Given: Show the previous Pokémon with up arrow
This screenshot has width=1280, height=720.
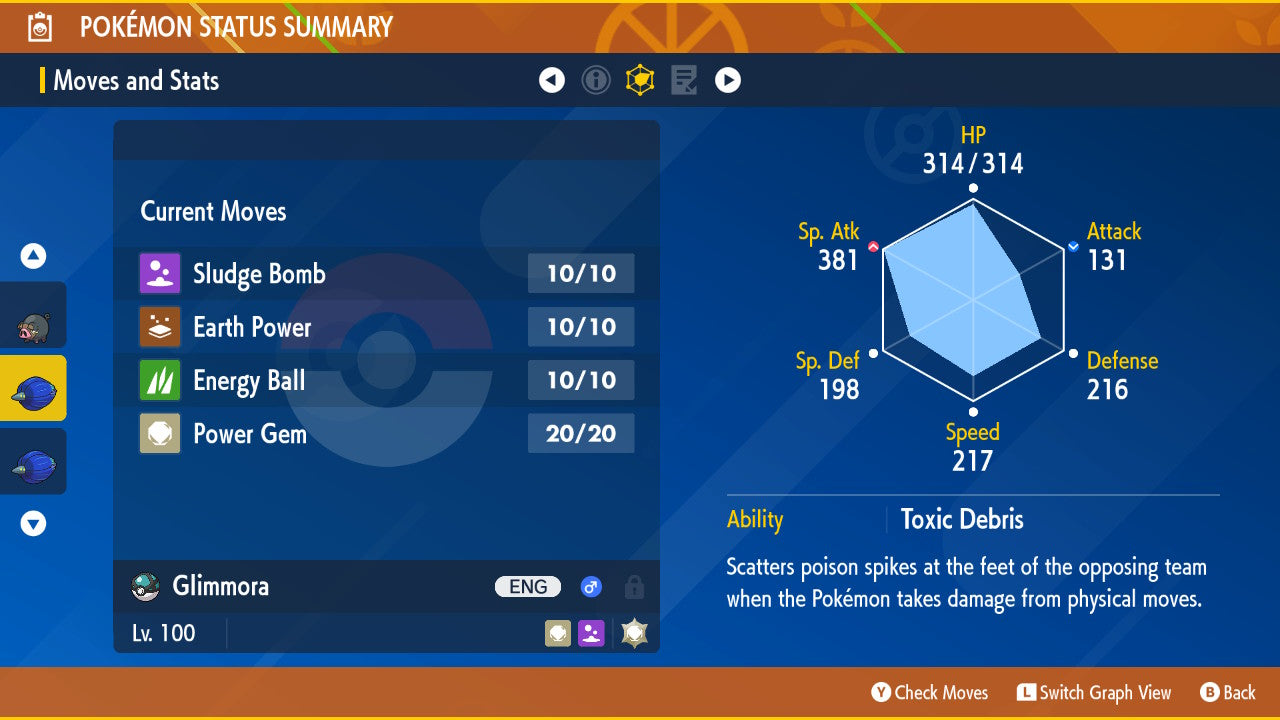Looking at the screenshot, I should (x=33, y=257).
